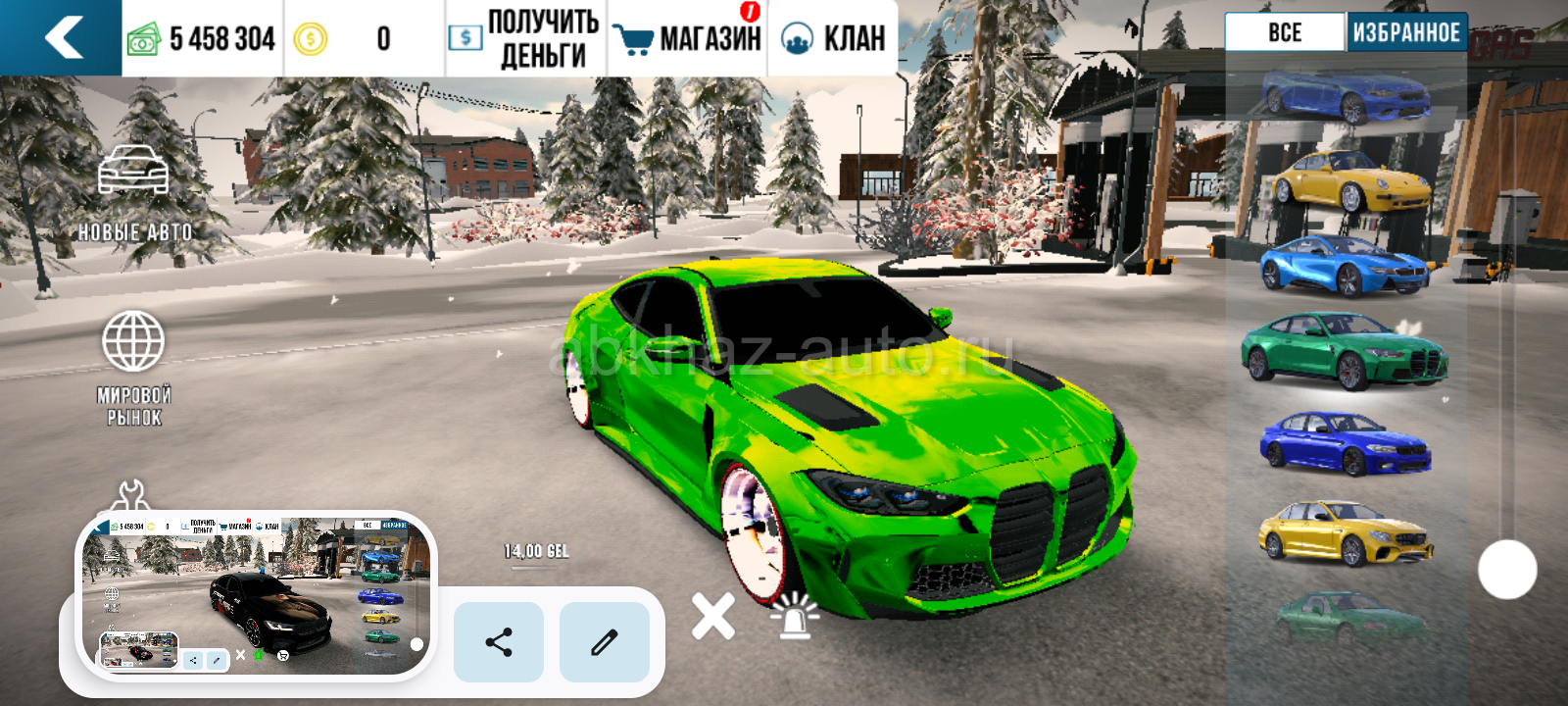The image size is (1568, 706).
Task: Switch to the Избранное tab
Action: click(1406, 32)
